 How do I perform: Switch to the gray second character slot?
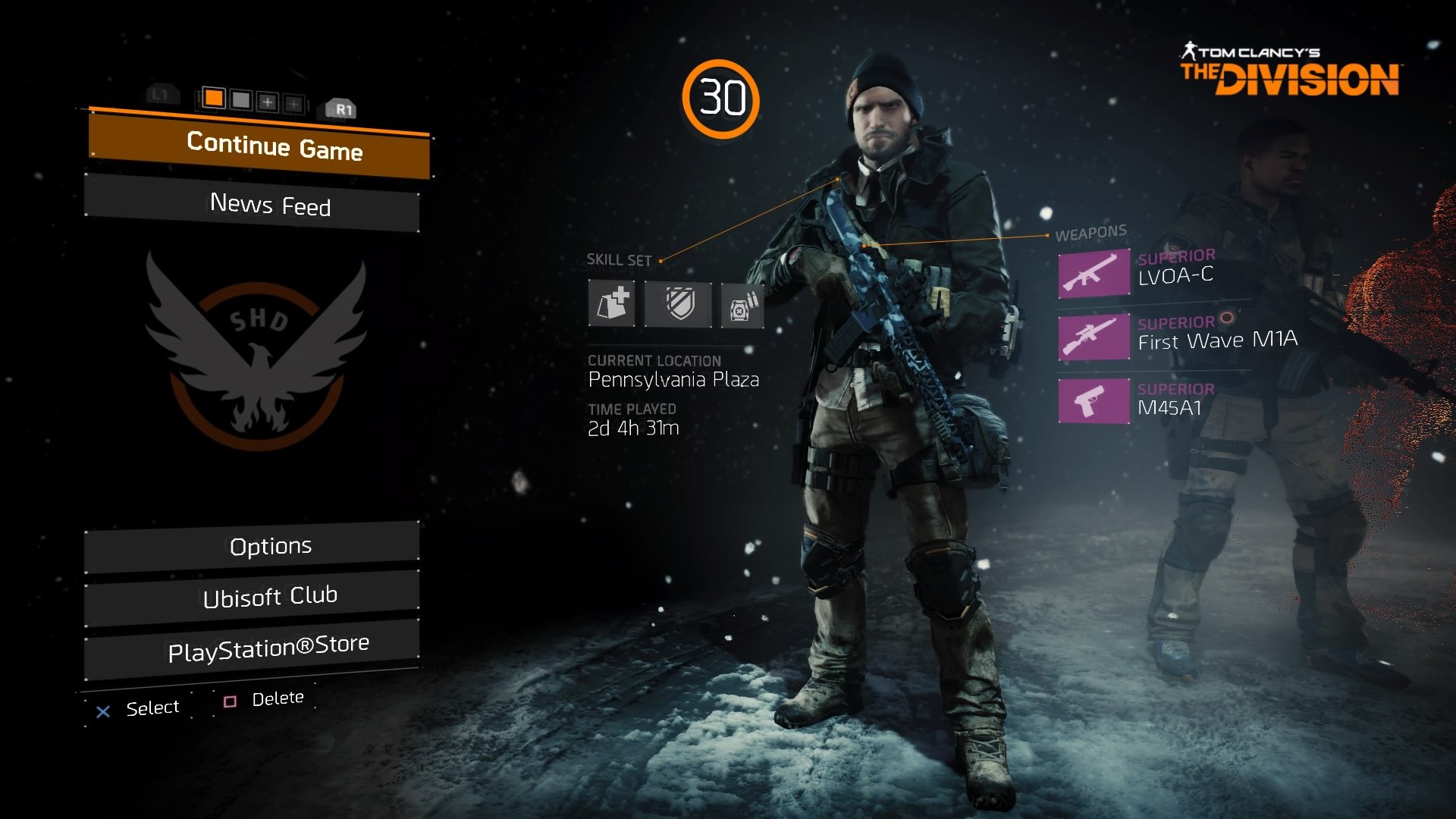pos(240,99)
